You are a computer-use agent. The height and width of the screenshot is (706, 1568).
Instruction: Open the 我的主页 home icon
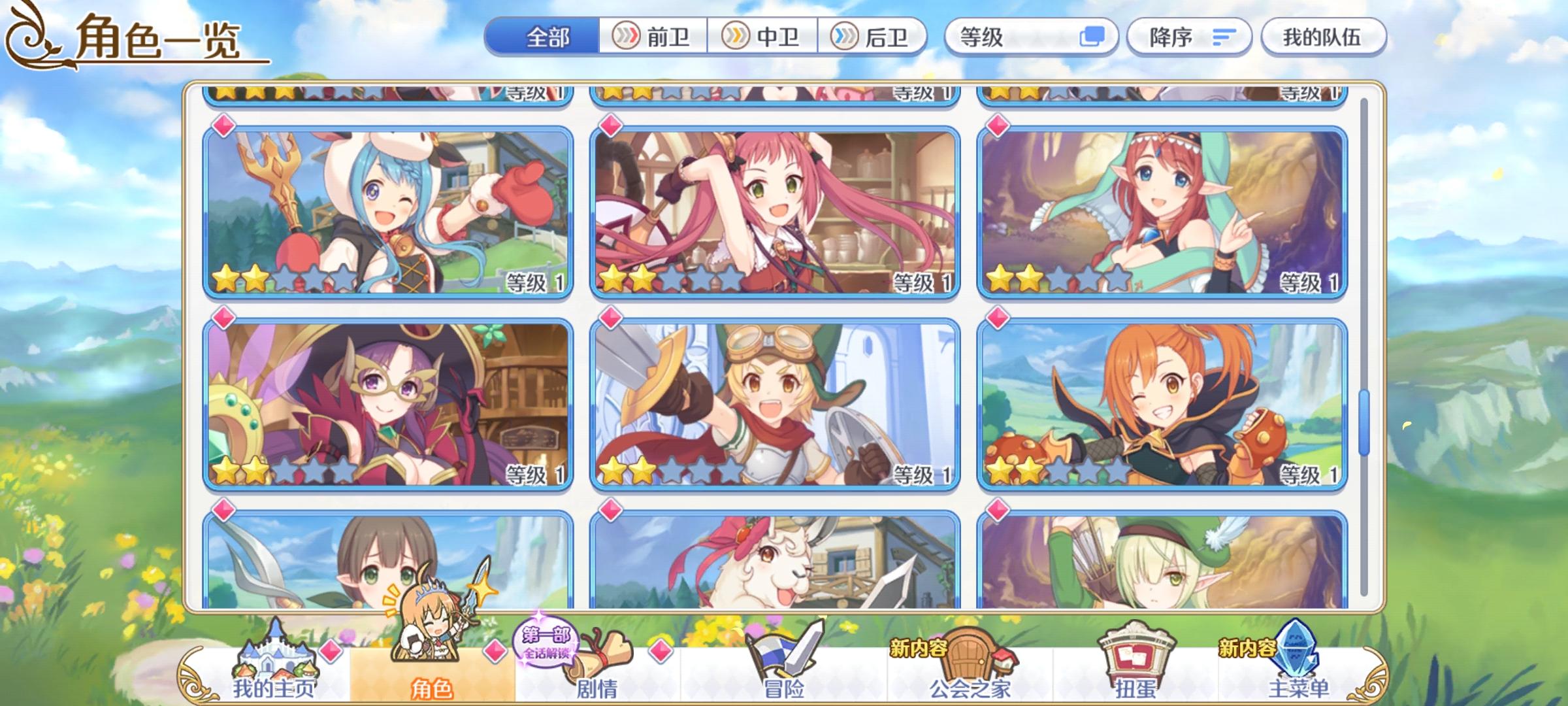pos(278,667)
